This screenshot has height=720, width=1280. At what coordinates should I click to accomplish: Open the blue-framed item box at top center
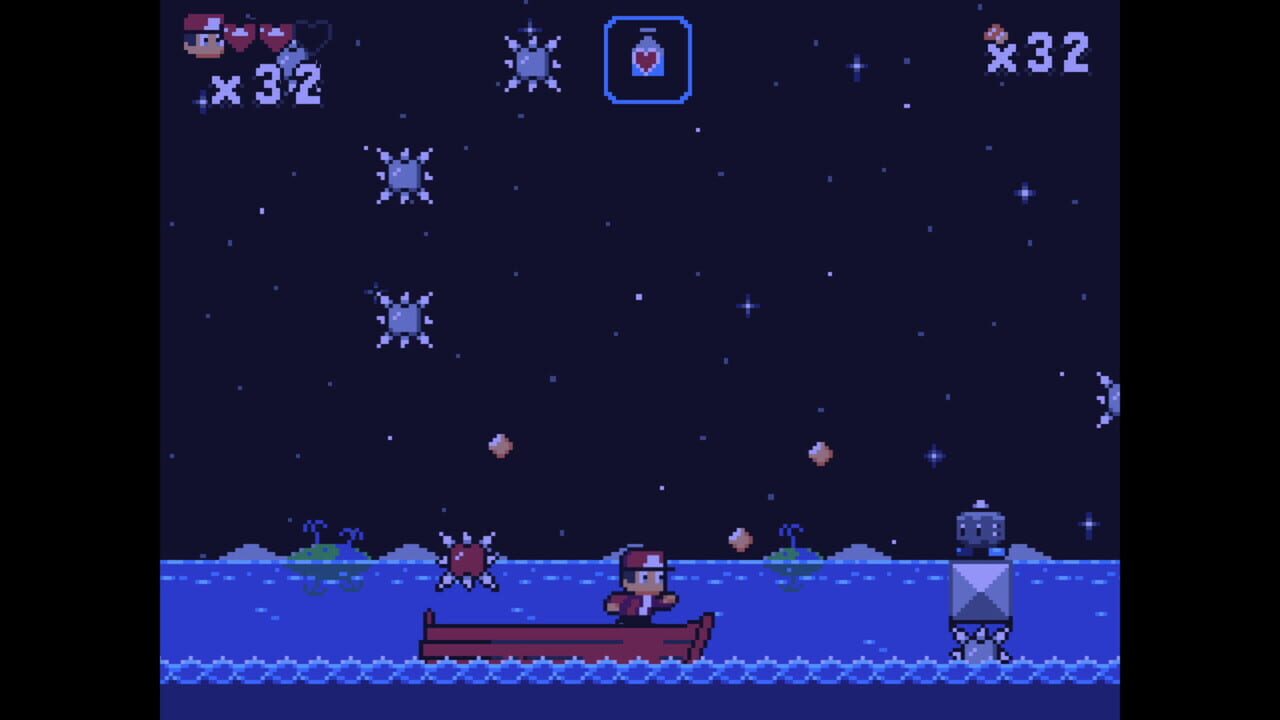[648, 58]
